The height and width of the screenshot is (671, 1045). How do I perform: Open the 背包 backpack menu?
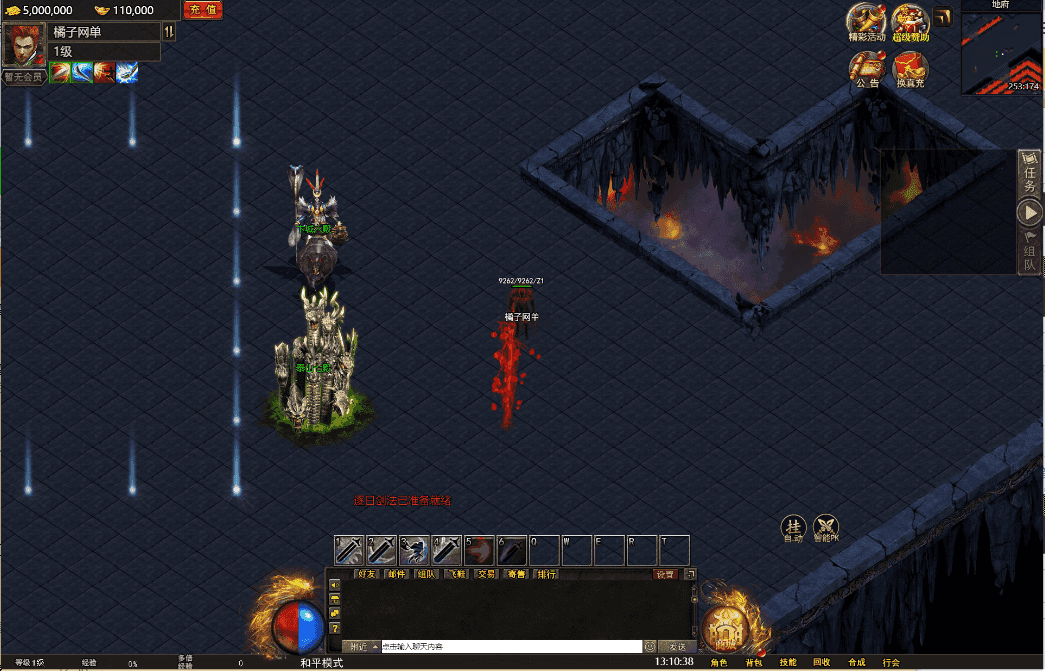[x=752, y=662]
